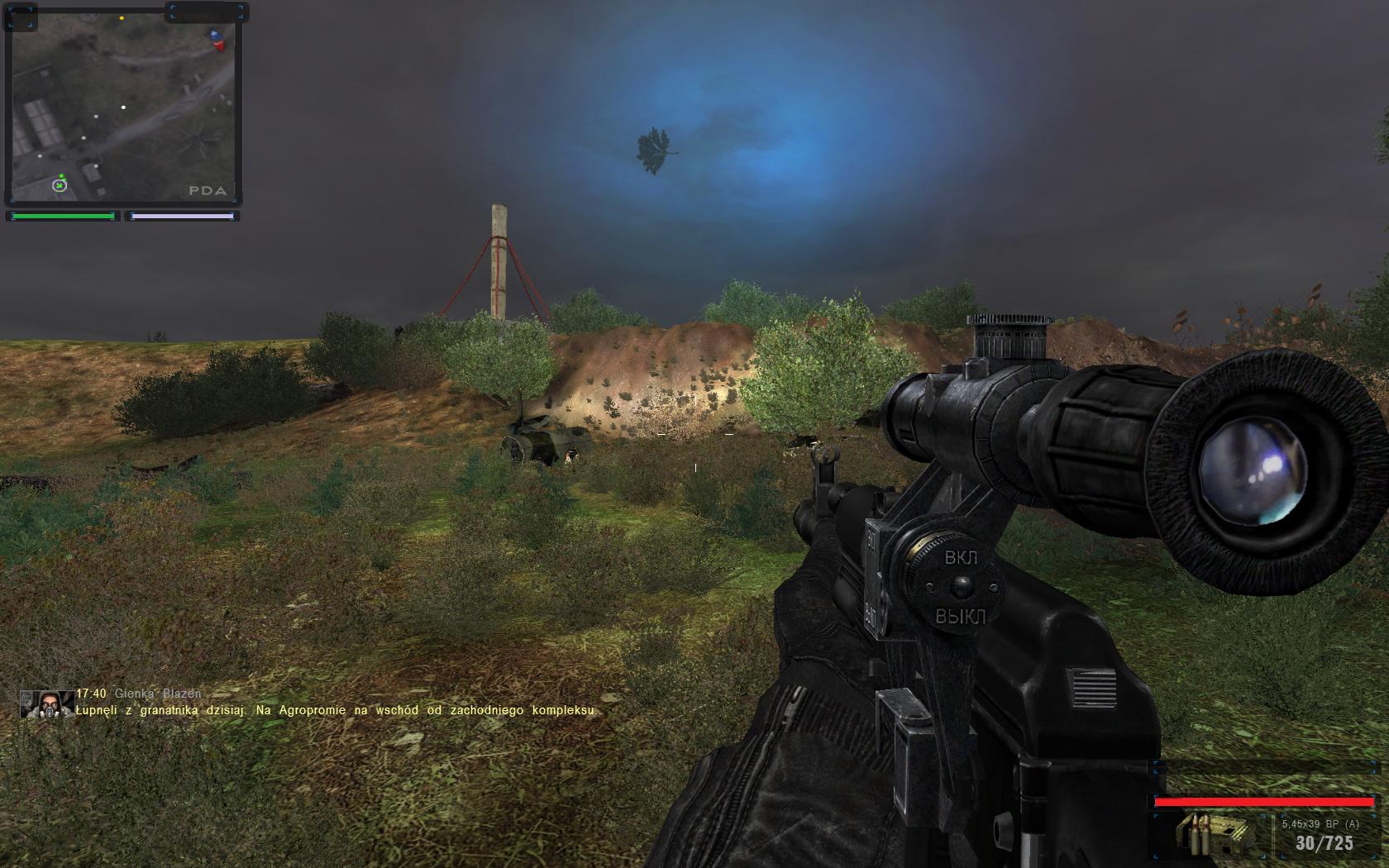Click the PDA label on the minimap
Viewport: 1389px width, 868px height.
207,190
